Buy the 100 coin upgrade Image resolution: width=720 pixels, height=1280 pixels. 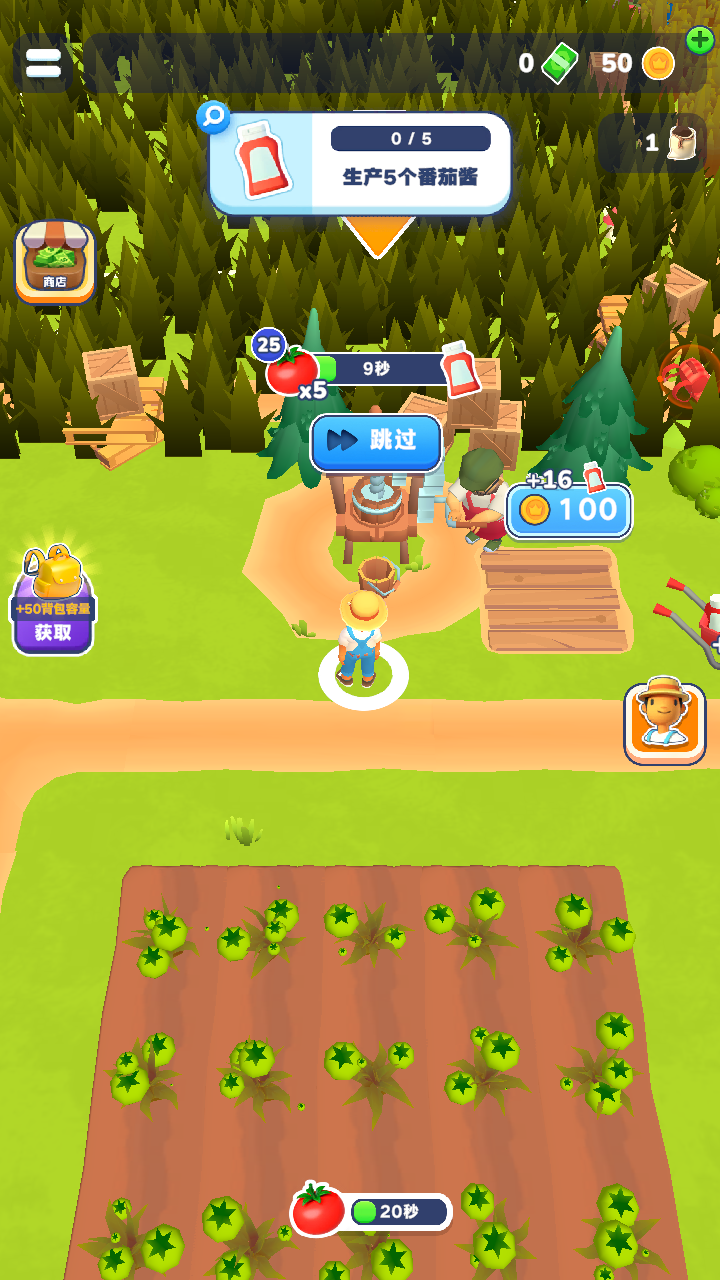pyautogui.click(x=569, y=511)
